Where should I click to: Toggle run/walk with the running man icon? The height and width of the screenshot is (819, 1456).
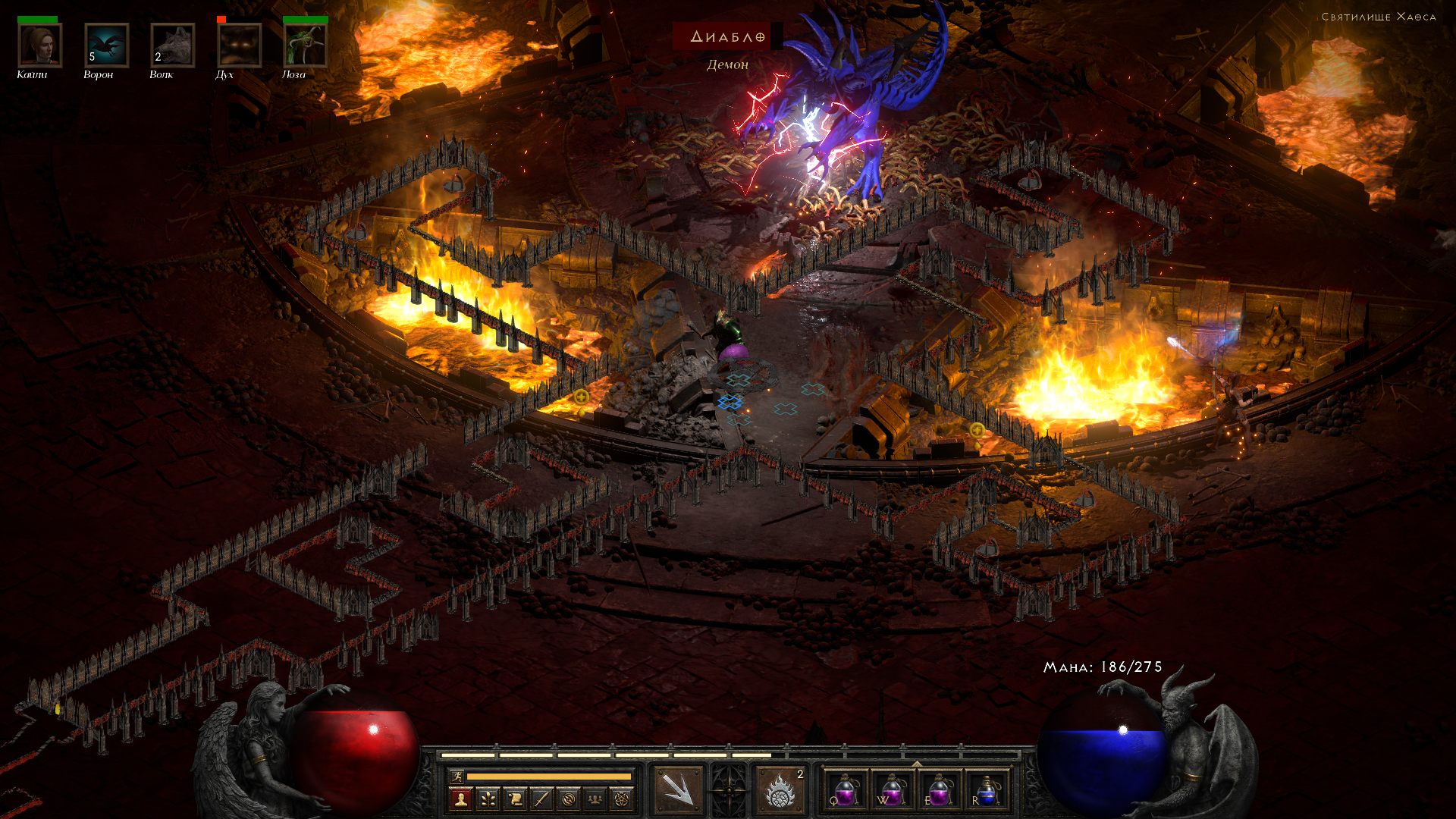coord(457,776)
